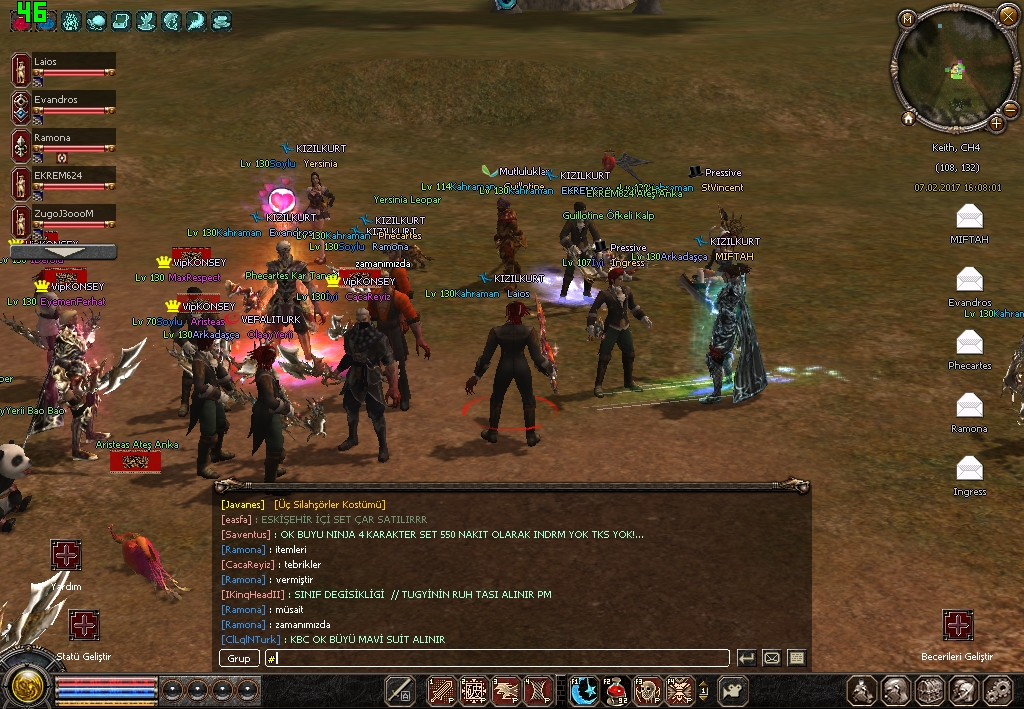Open the settings gear icon in taskbar
Screen dimensions: 1024x709
[x=997, y=690]
